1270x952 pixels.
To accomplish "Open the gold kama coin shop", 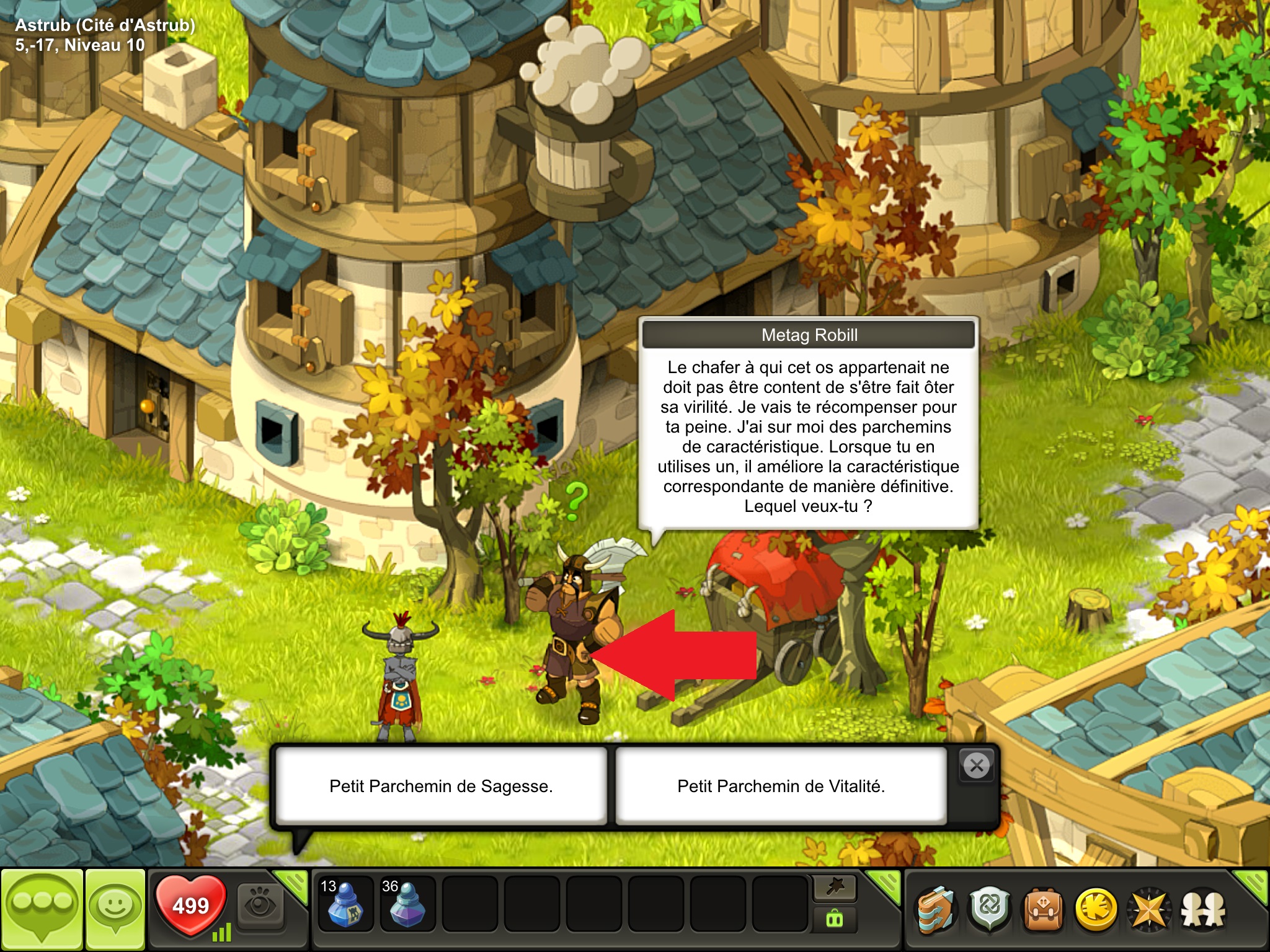I will click(x=1096, y=910).
